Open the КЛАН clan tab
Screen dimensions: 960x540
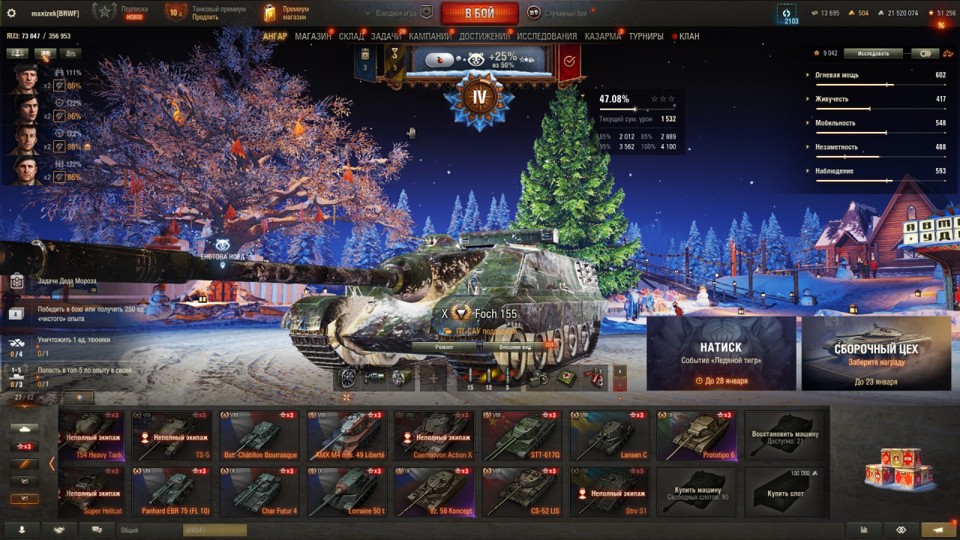pos(690,37)
